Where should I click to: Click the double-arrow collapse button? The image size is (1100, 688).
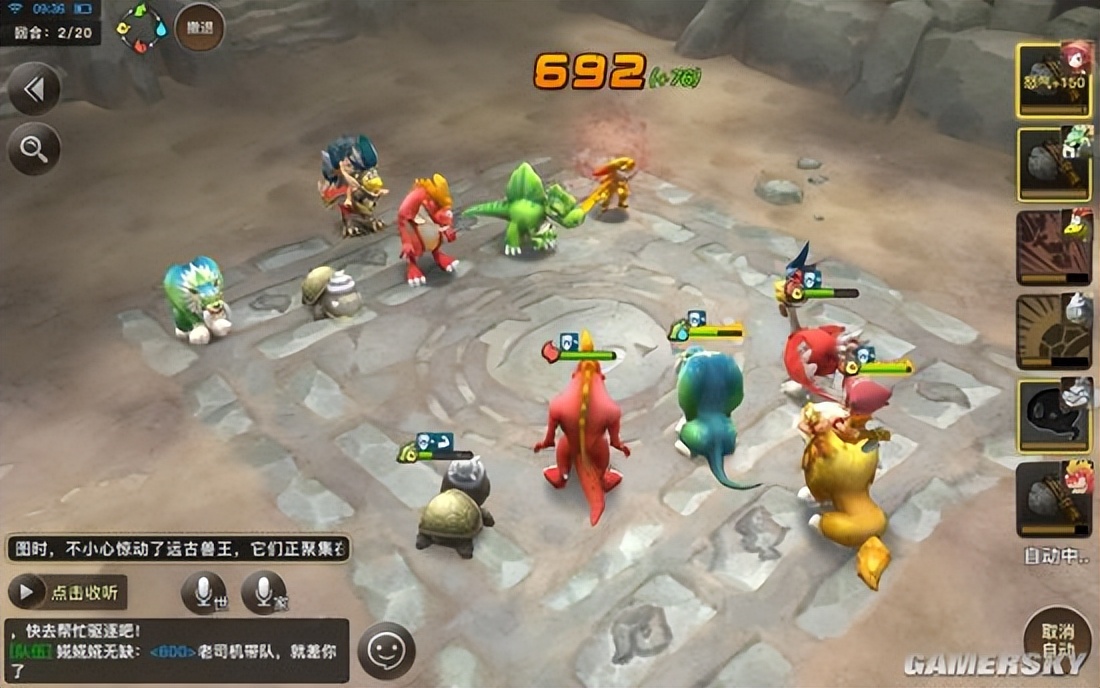tap(34, 90)
